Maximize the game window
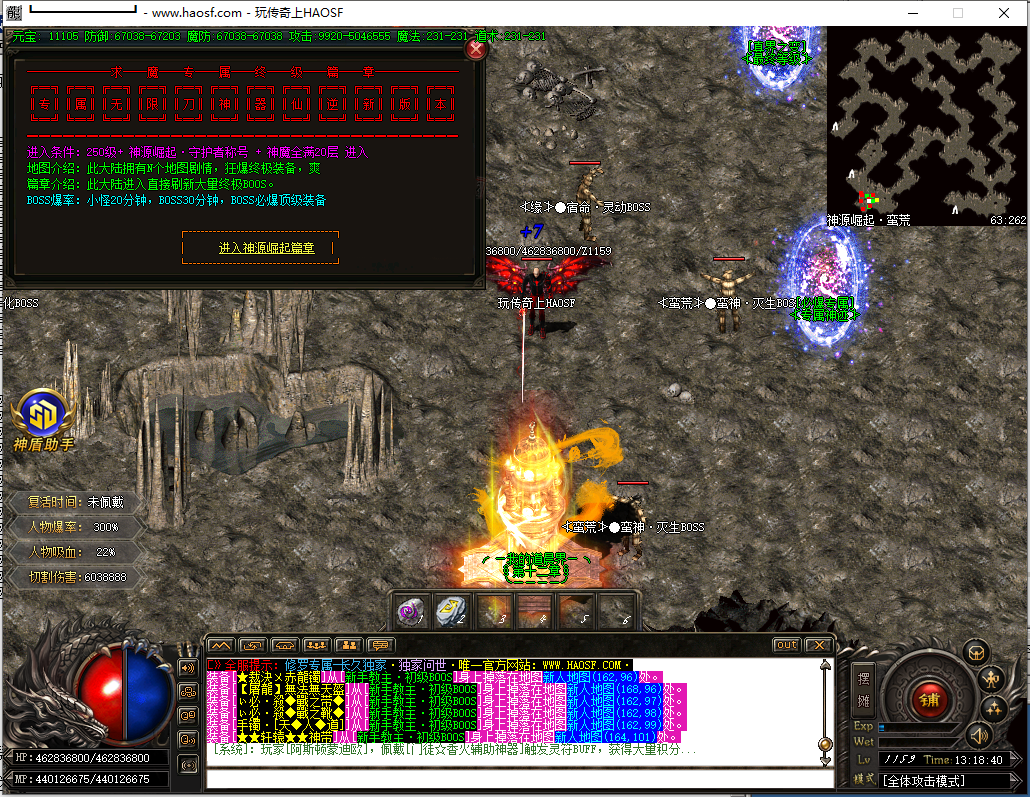Viewport: 1030px width, 797px height. pyautogui.click(x=957, y=13)
